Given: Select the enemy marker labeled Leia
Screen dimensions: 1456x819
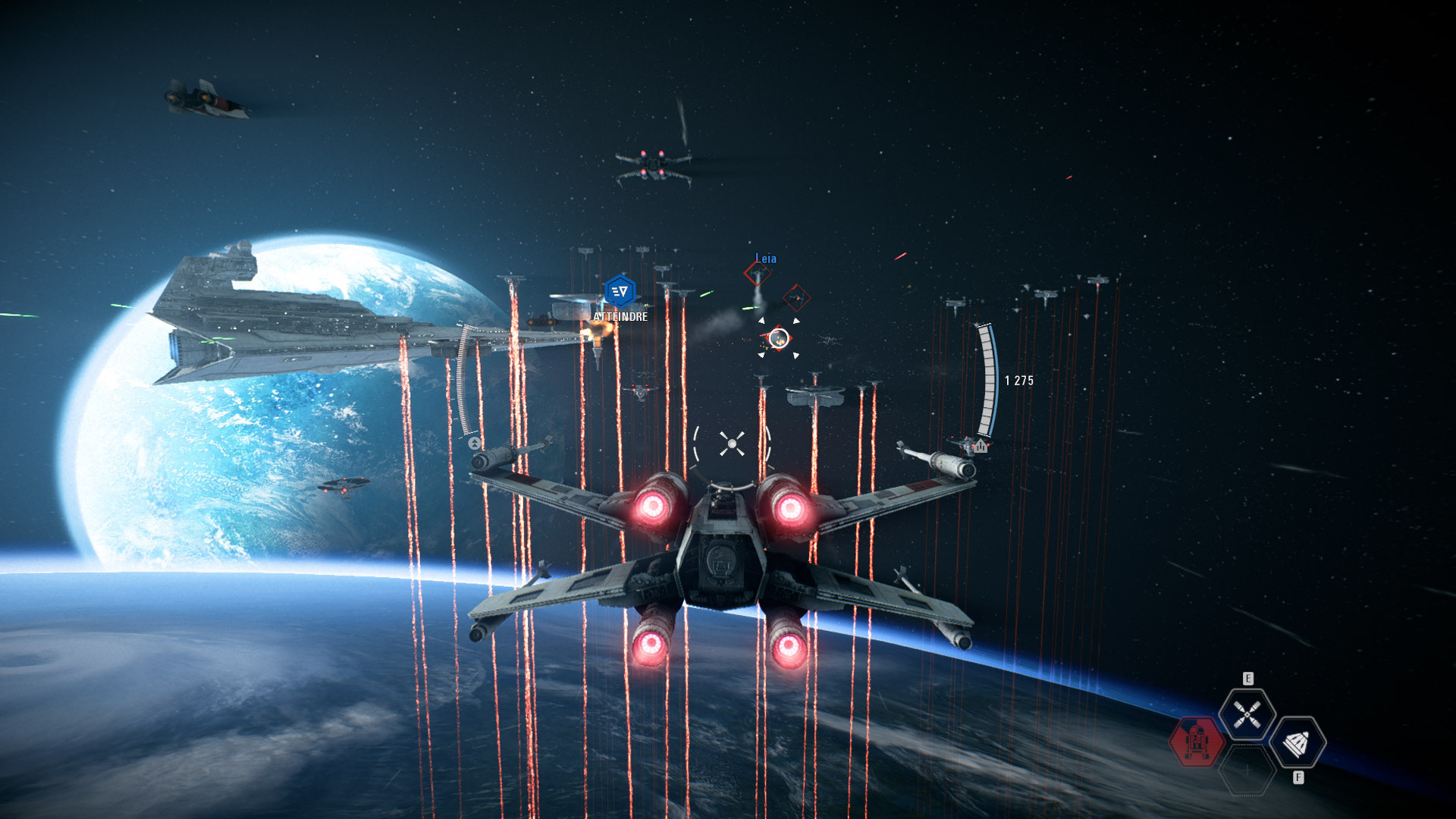Looking at the screenshot, I should [x=757, y=274].
